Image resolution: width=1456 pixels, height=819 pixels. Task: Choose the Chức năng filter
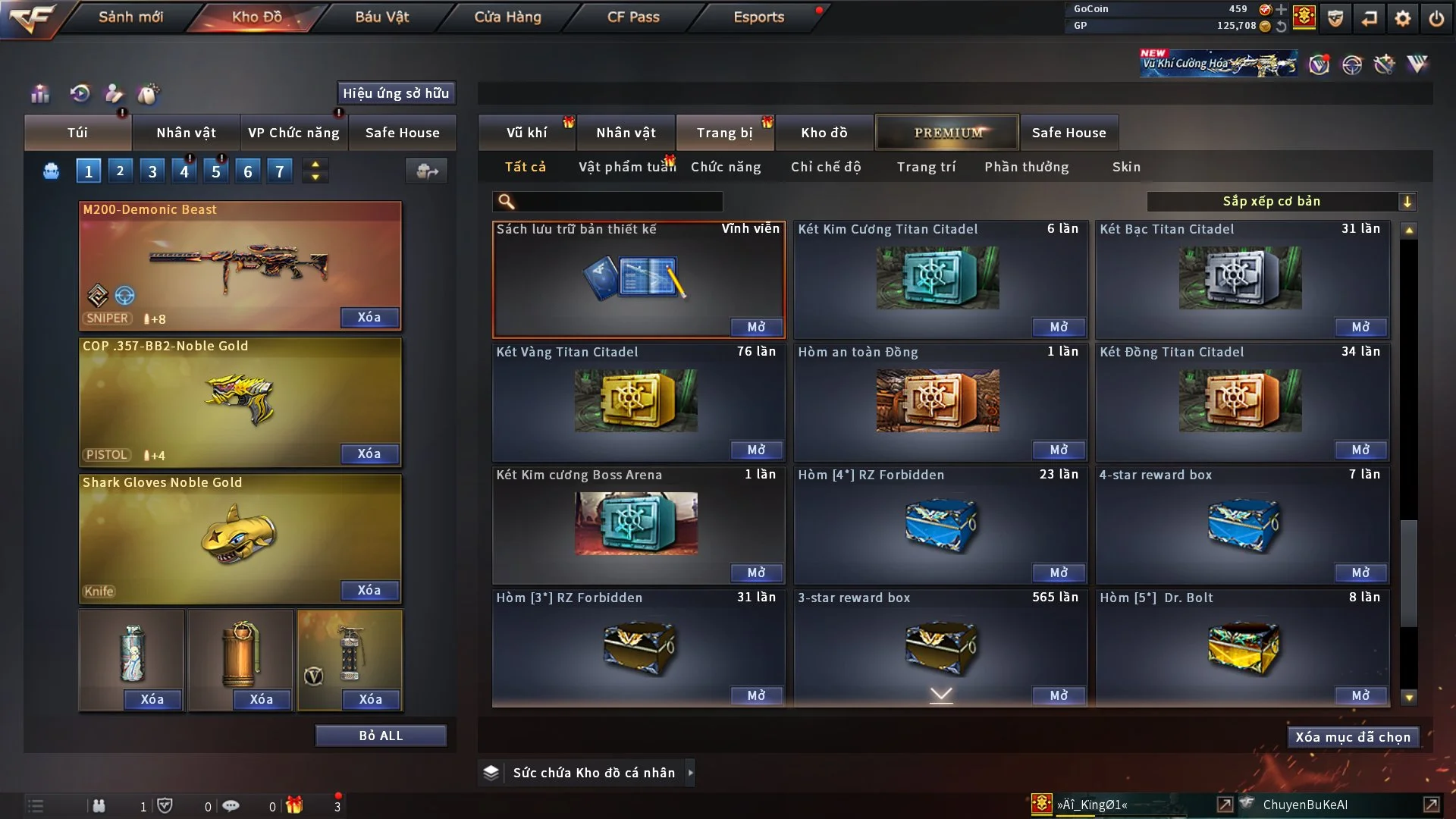(x=726, y=167)
